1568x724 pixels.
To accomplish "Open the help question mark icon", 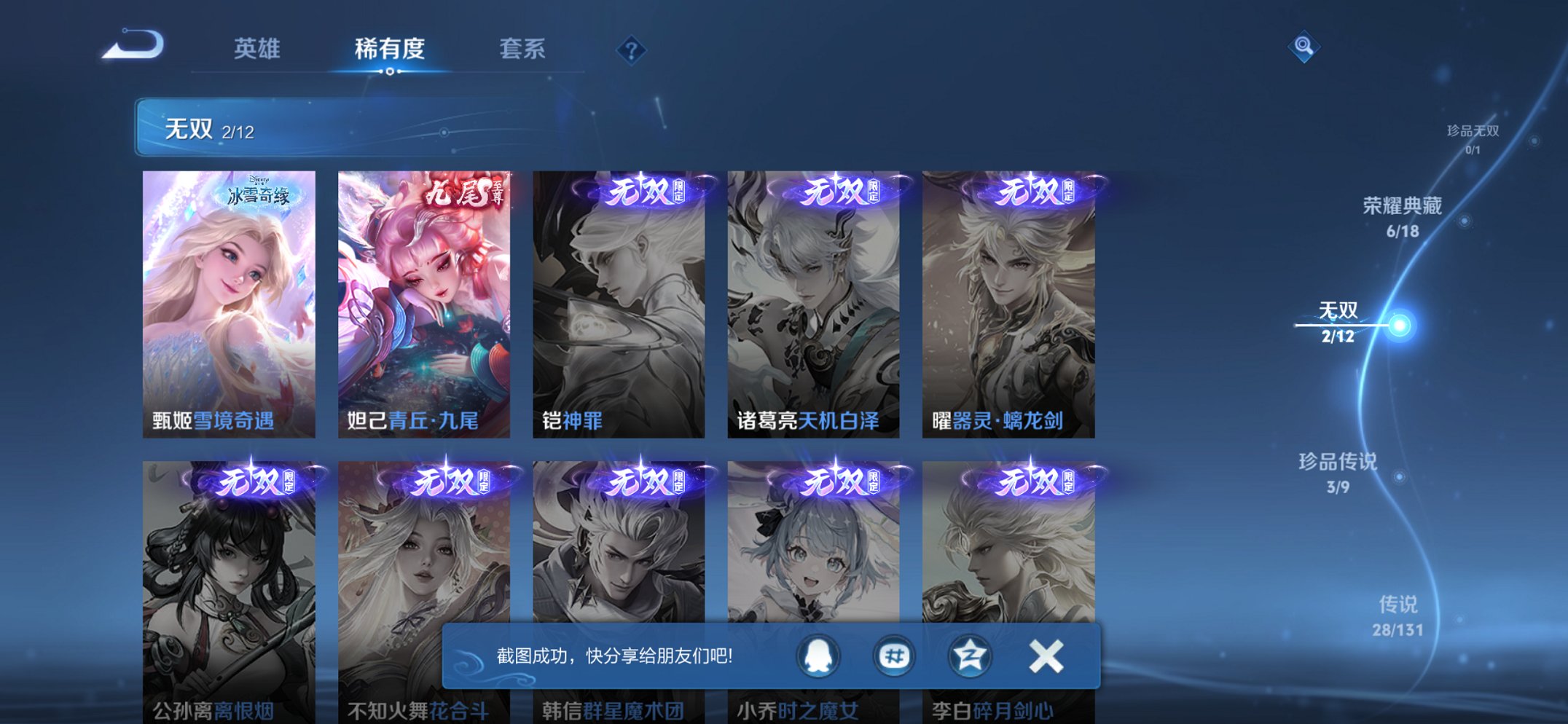I will (x=631, y=50).
